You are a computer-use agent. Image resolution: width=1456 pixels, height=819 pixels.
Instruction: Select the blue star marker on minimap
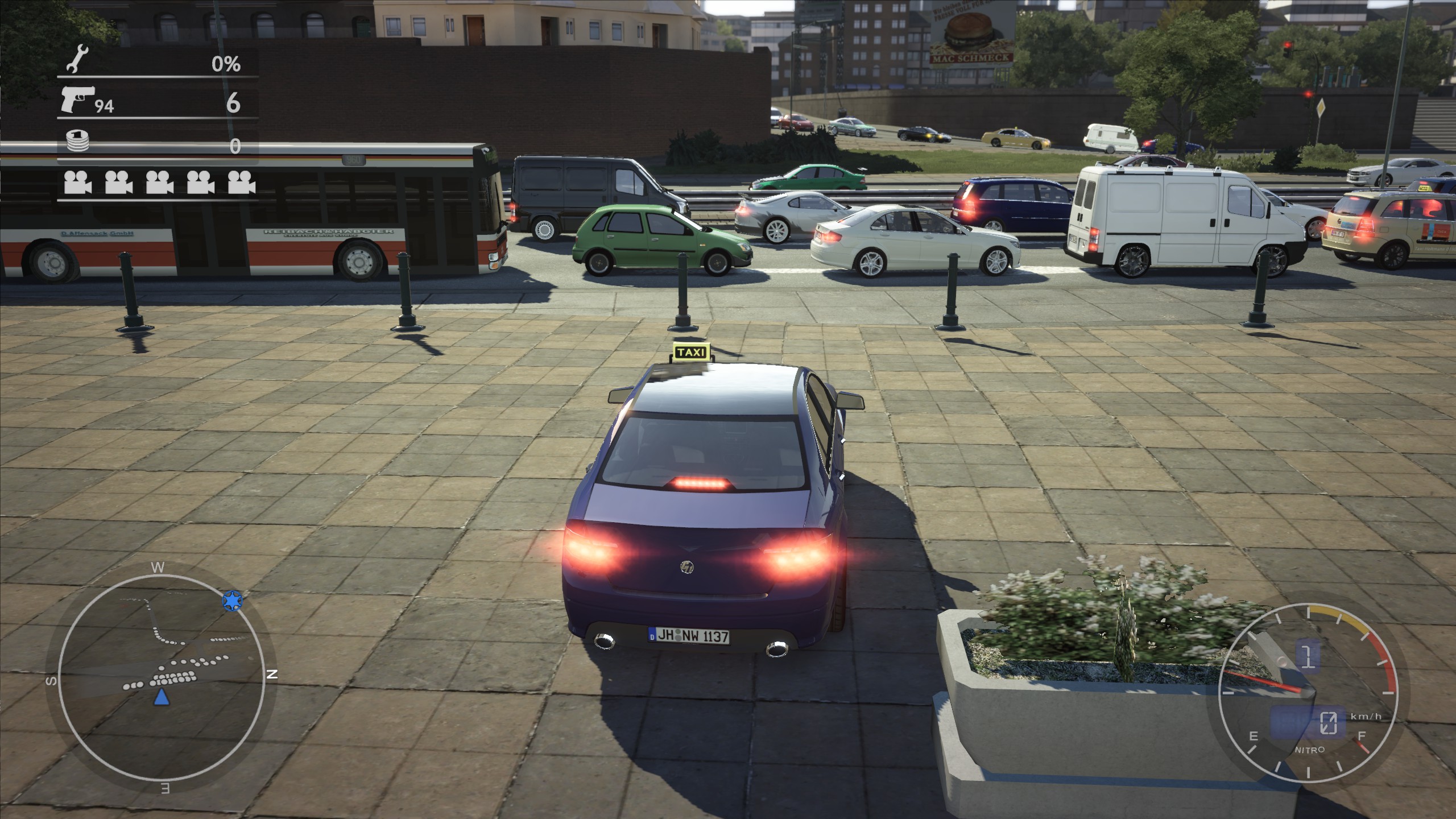[232, 601]
